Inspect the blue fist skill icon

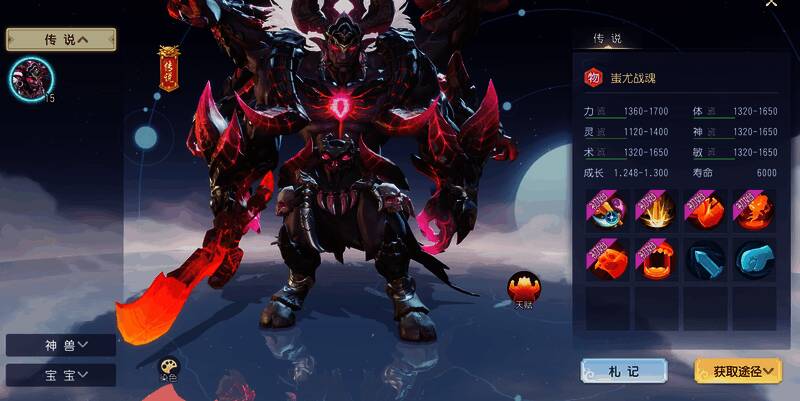click(754, 259)
